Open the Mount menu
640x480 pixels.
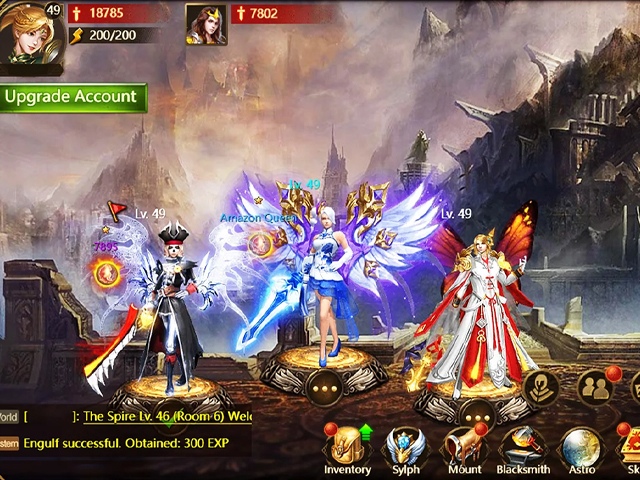(x=463, y=450)
